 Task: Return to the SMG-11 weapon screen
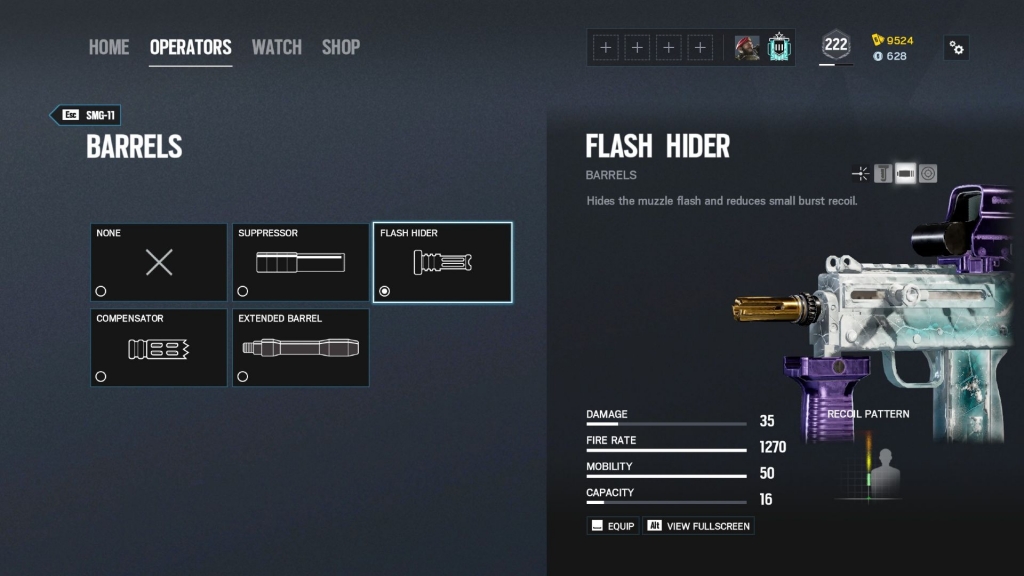[87, 115]
